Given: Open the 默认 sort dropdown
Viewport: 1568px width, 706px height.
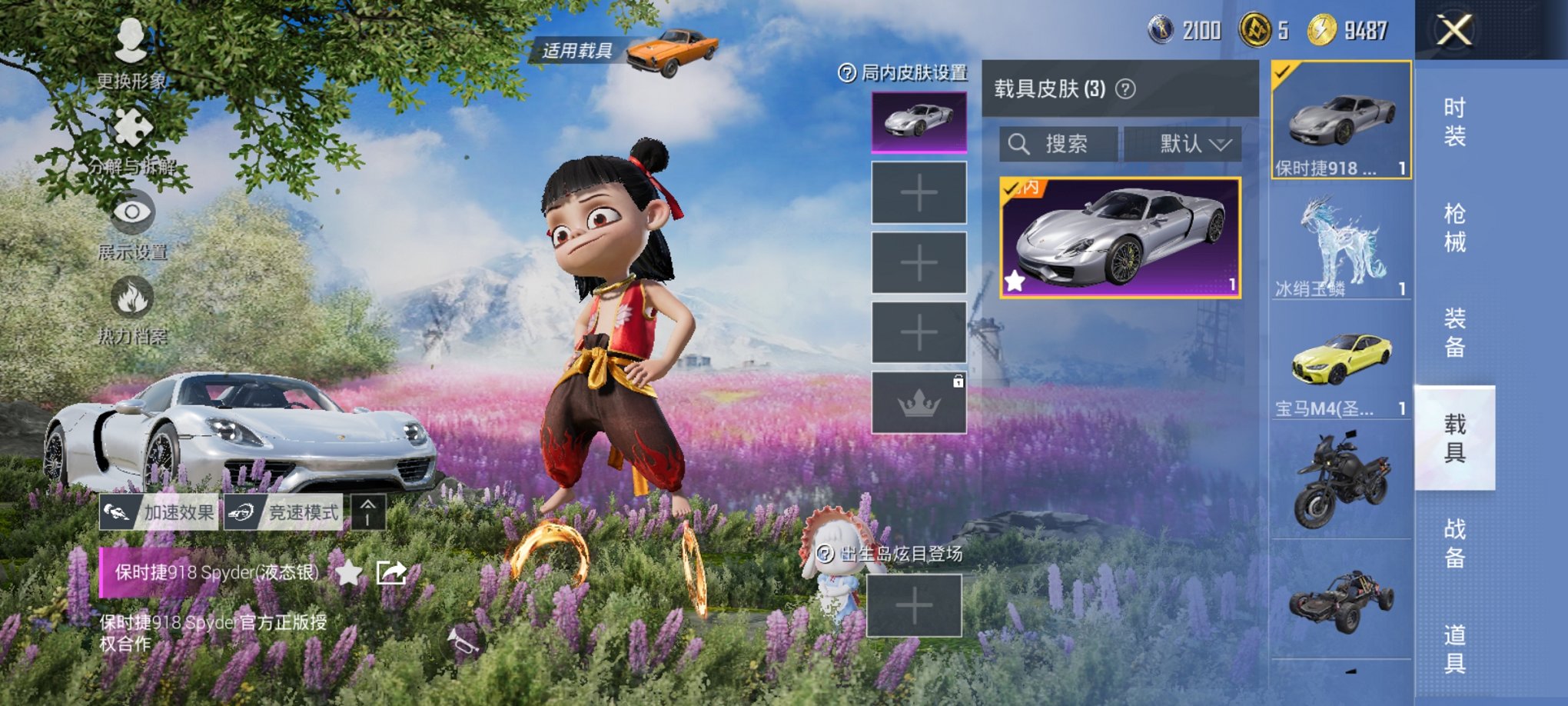Looking at the screenshot, I should pos(1189,144).
